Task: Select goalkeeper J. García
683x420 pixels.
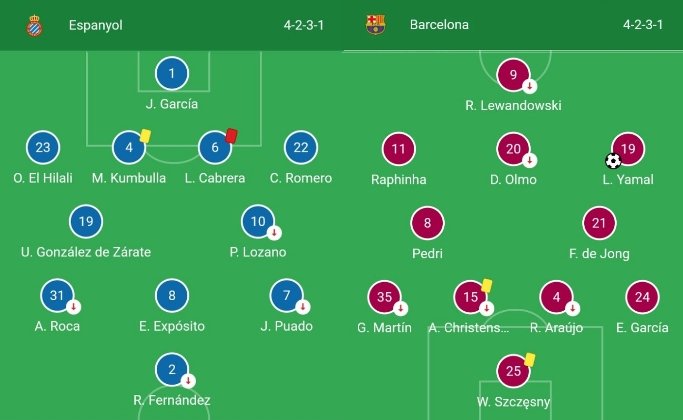Action: click(172, 73)
